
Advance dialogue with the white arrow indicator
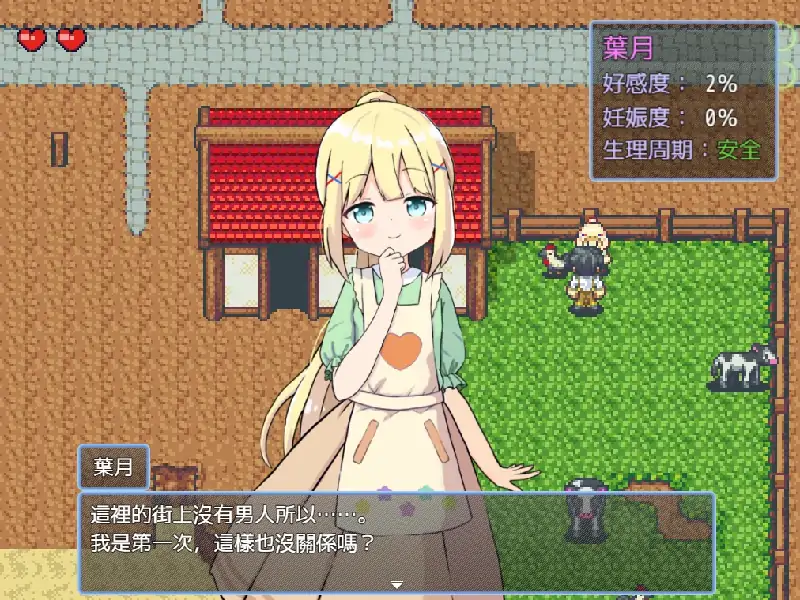pyautogui.click(x=396, y=584)
